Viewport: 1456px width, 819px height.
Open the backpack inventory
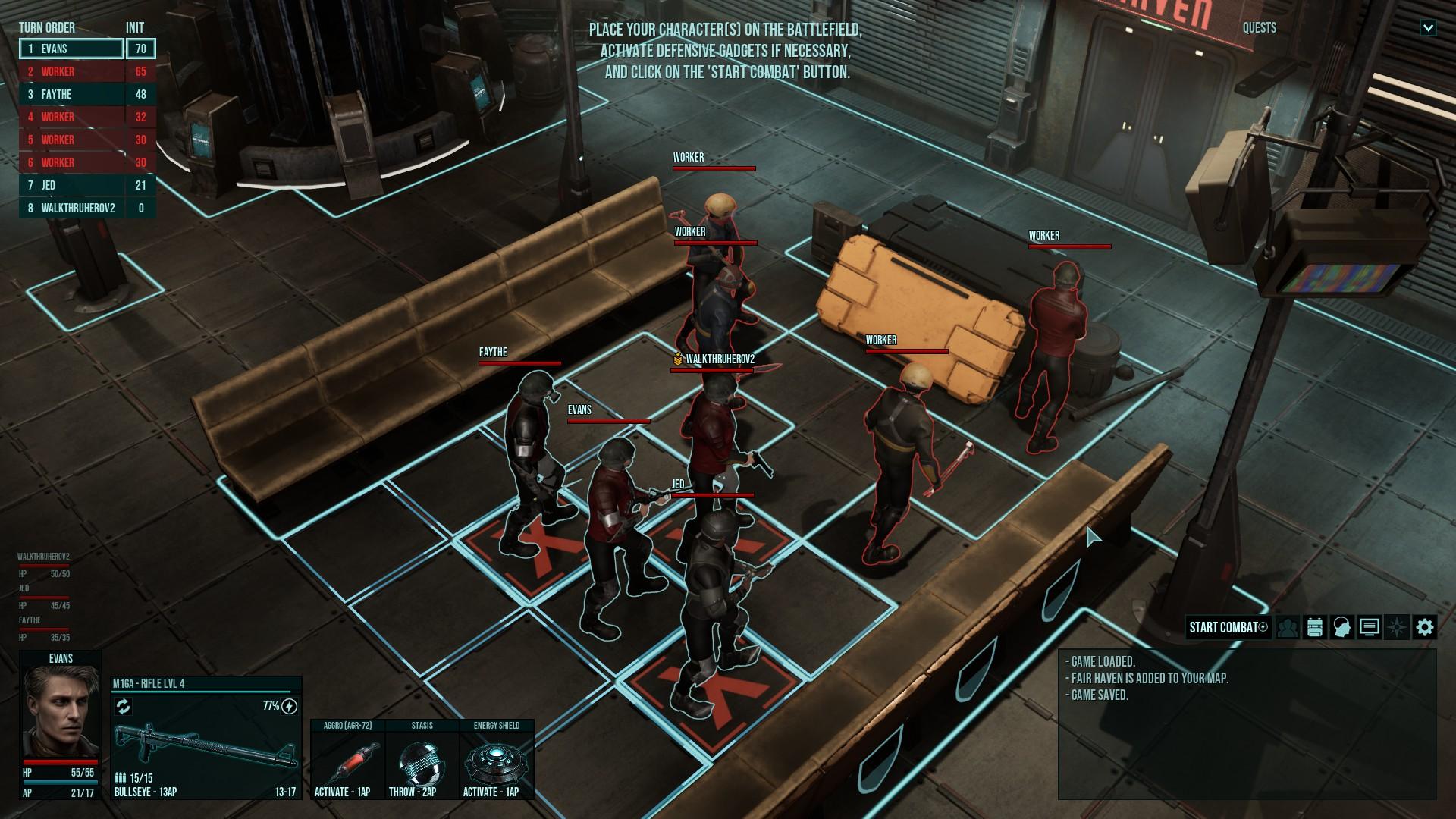click(x=1314, y=627)
